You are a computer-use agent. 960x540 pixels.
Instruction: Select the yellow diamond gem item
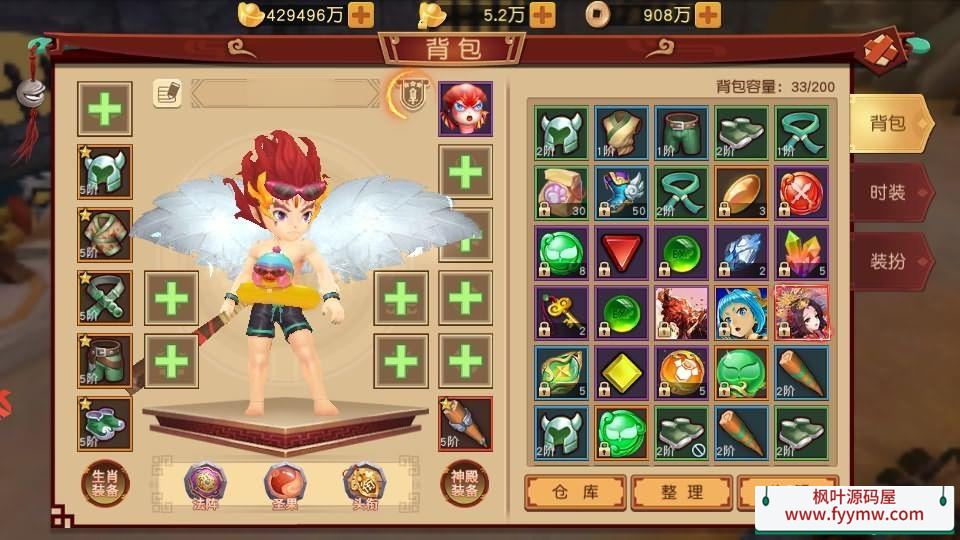621,372
